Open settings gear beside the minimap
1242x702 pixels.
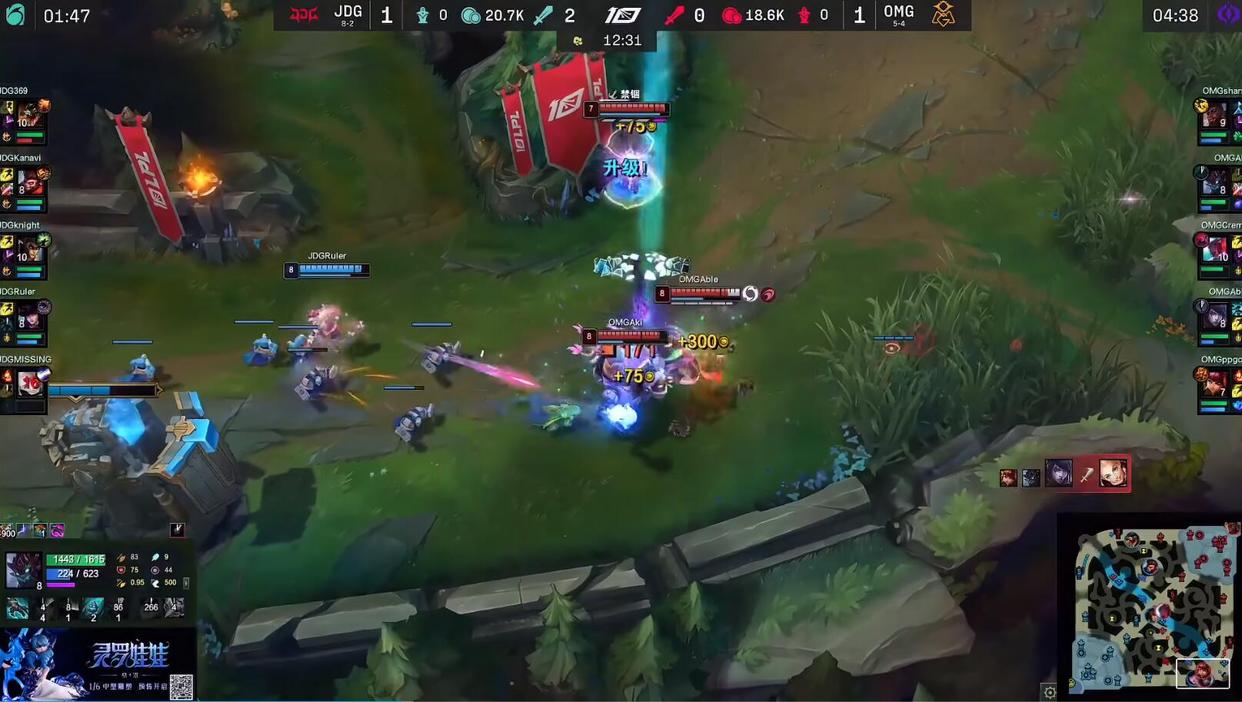(x=1049, y=692)
